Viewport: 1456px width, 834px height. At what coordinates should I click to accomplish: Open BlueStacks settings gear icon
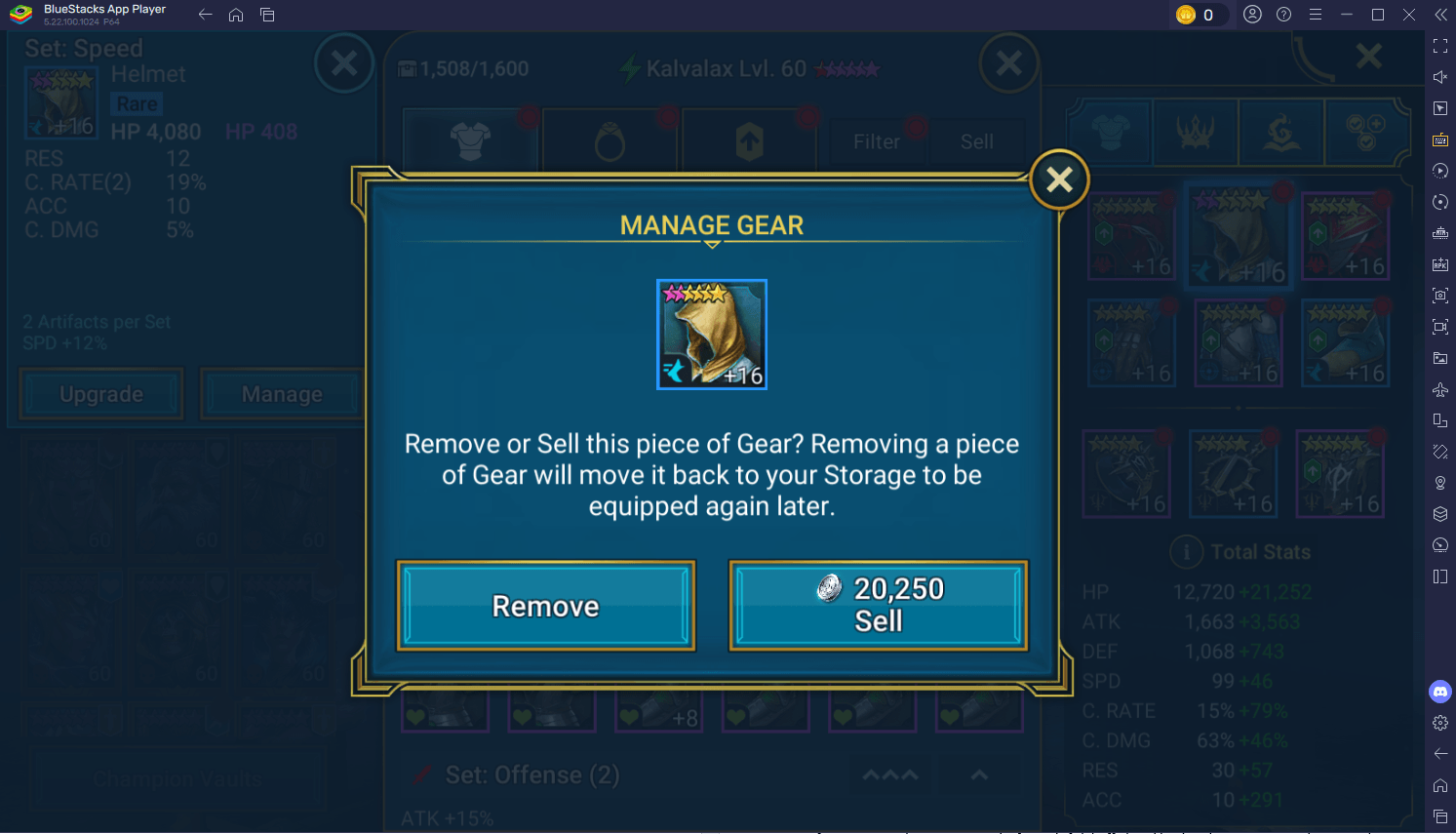[1440, 723]
